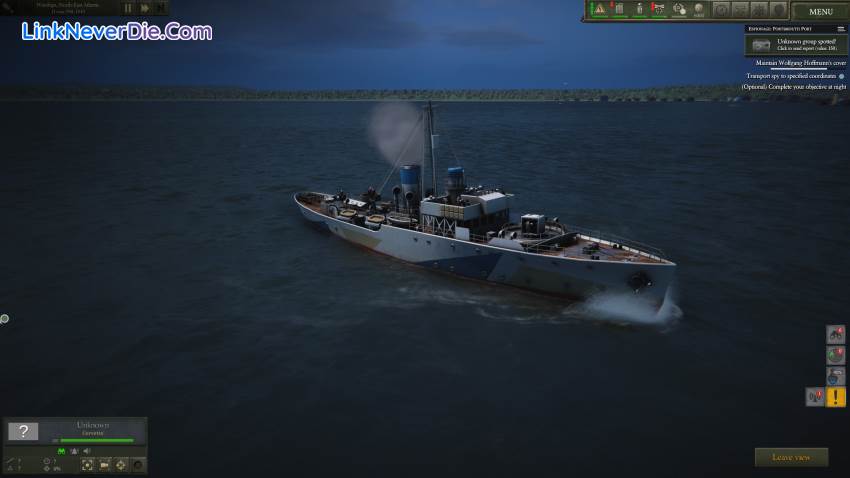The width and height of the screenshot is (850, 478).
Task: Send report on unknown group spotted
Action: (x=795, y=45)
